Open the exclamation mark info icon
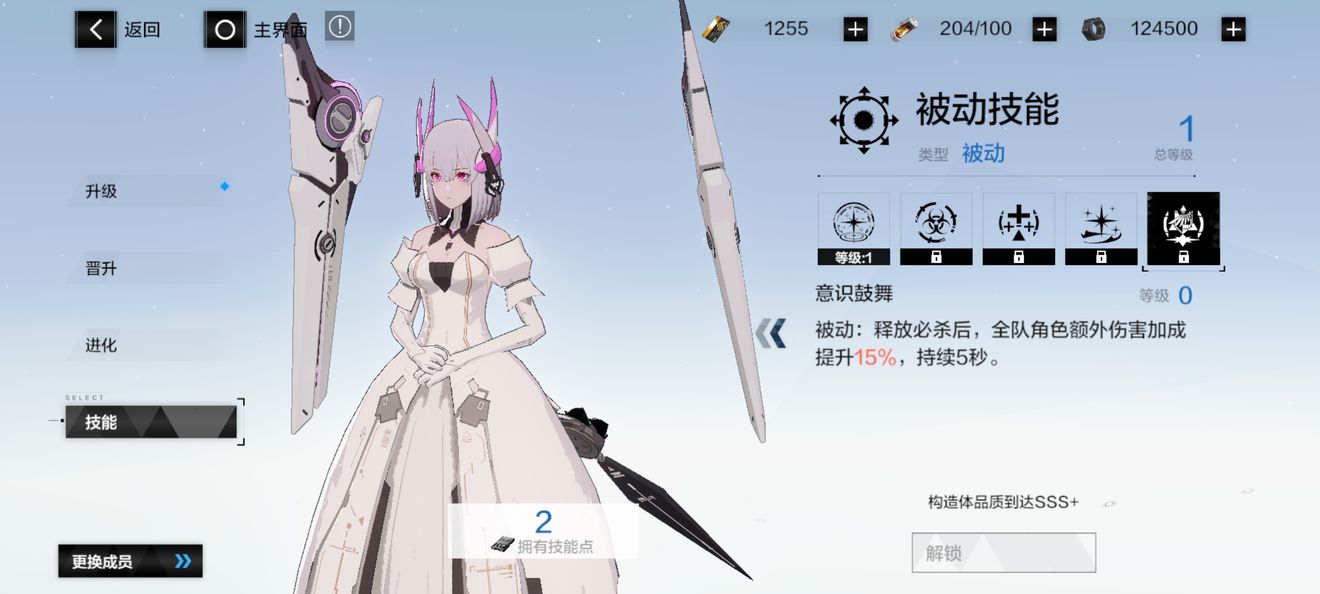1320x594 pixels. 340,27
